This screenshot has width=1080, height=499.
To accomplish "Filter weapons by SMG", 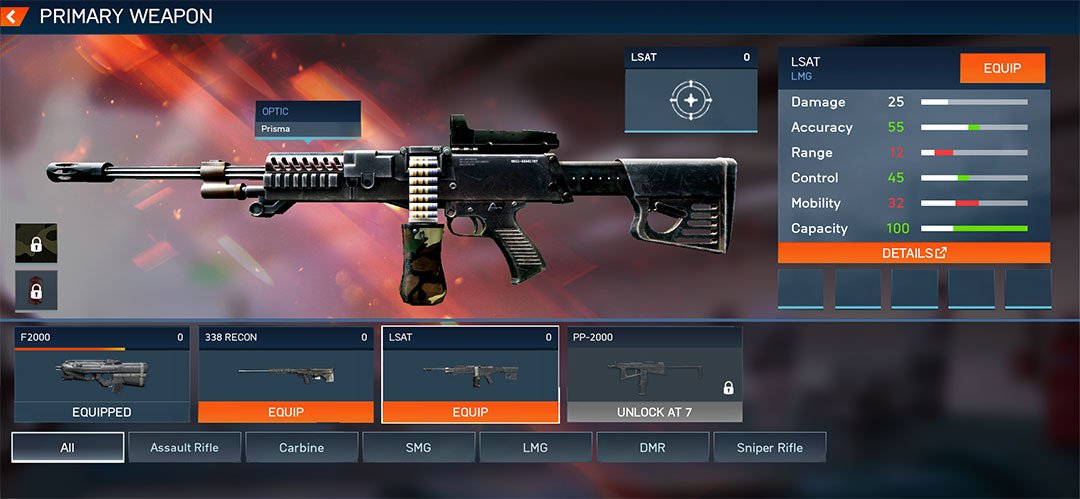I will tap(418, 447).
